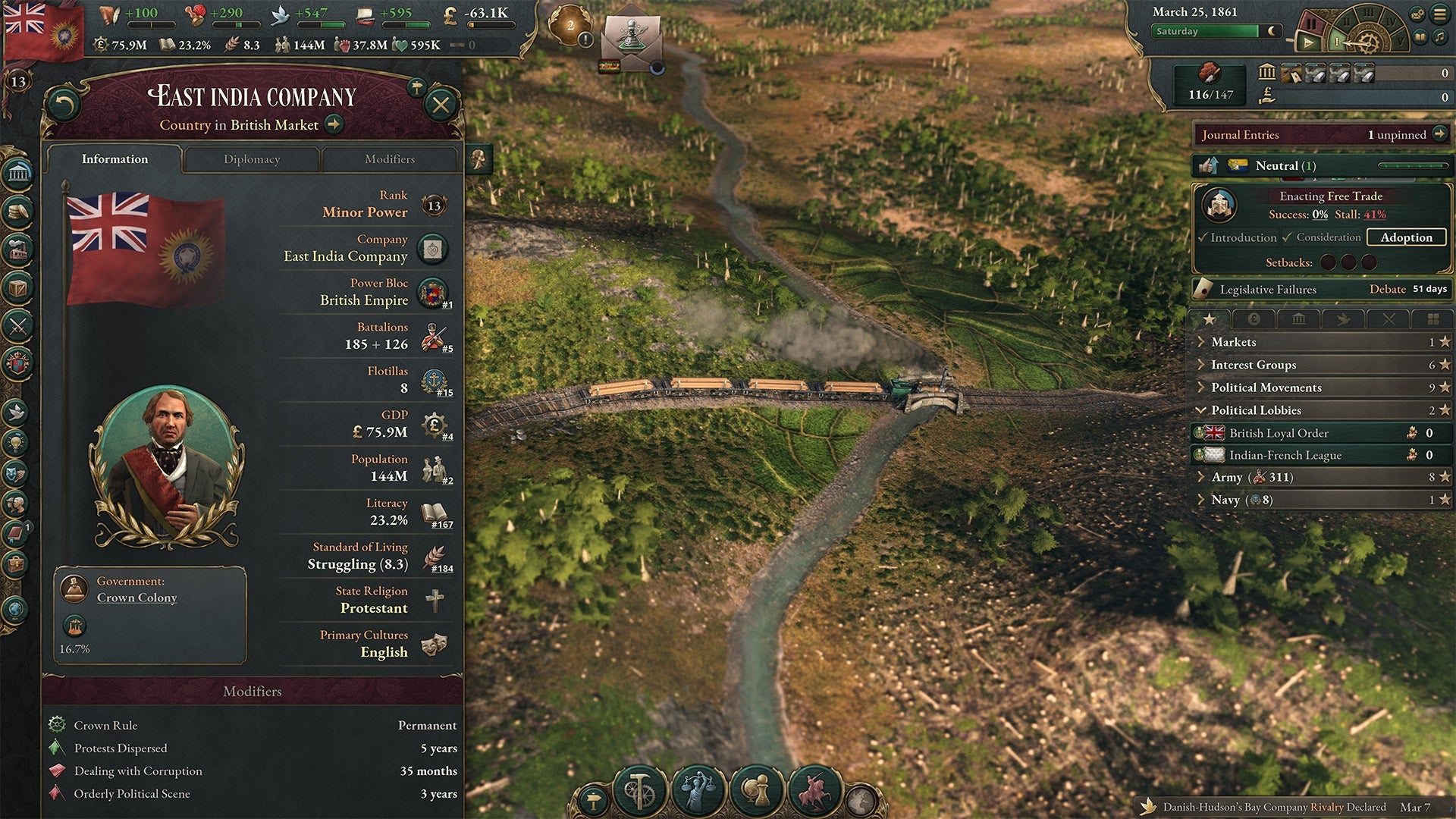Screen dimensions: 1456x819
Task: Switch to the Diplomacy tab
Action: click(253, 159)
